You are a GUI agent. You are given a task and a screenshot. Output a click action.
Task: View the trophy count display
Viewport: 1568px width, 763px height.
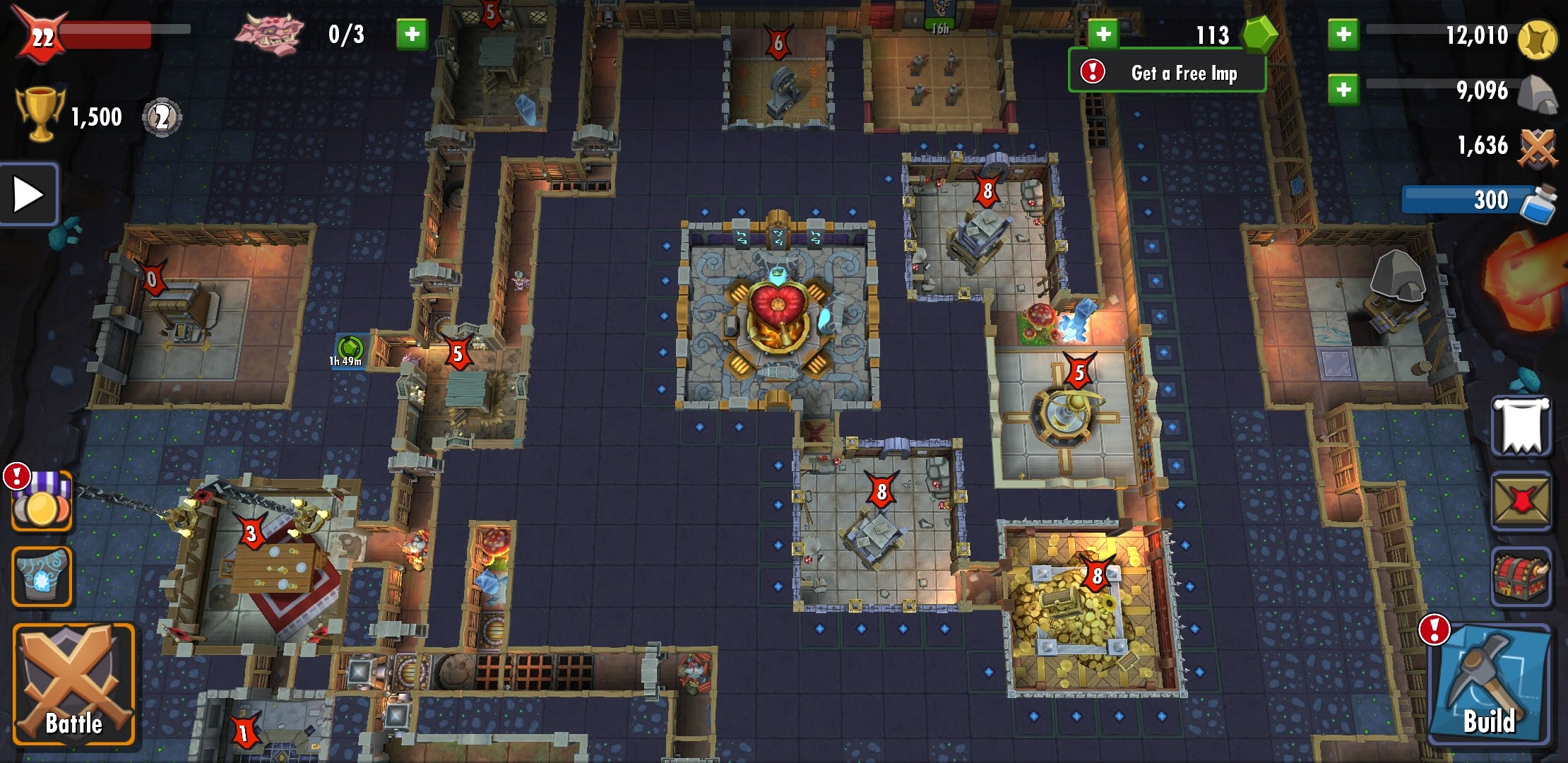pos(71,116)
